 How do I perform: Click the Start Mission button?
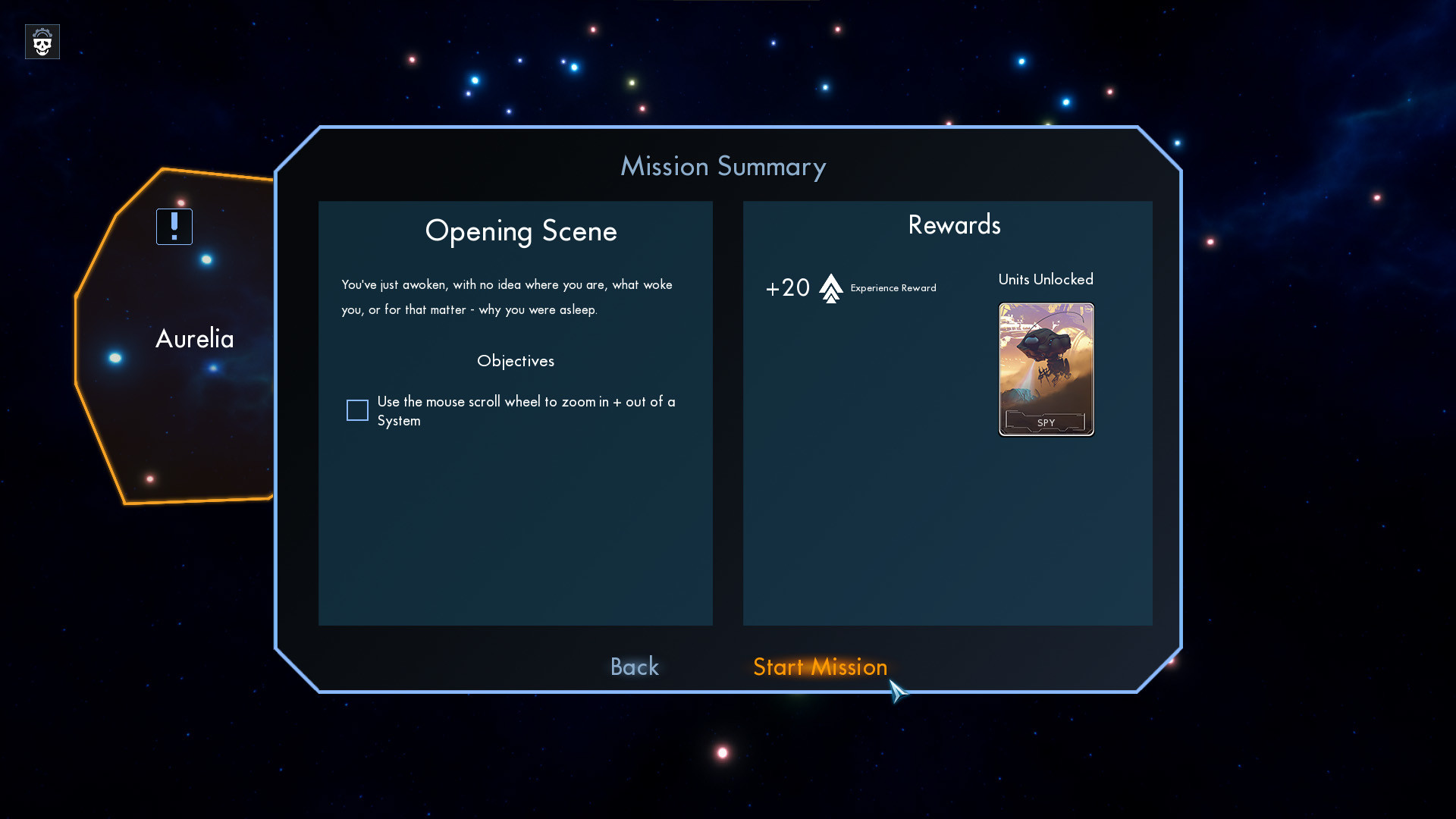click(x=820, y=667)
